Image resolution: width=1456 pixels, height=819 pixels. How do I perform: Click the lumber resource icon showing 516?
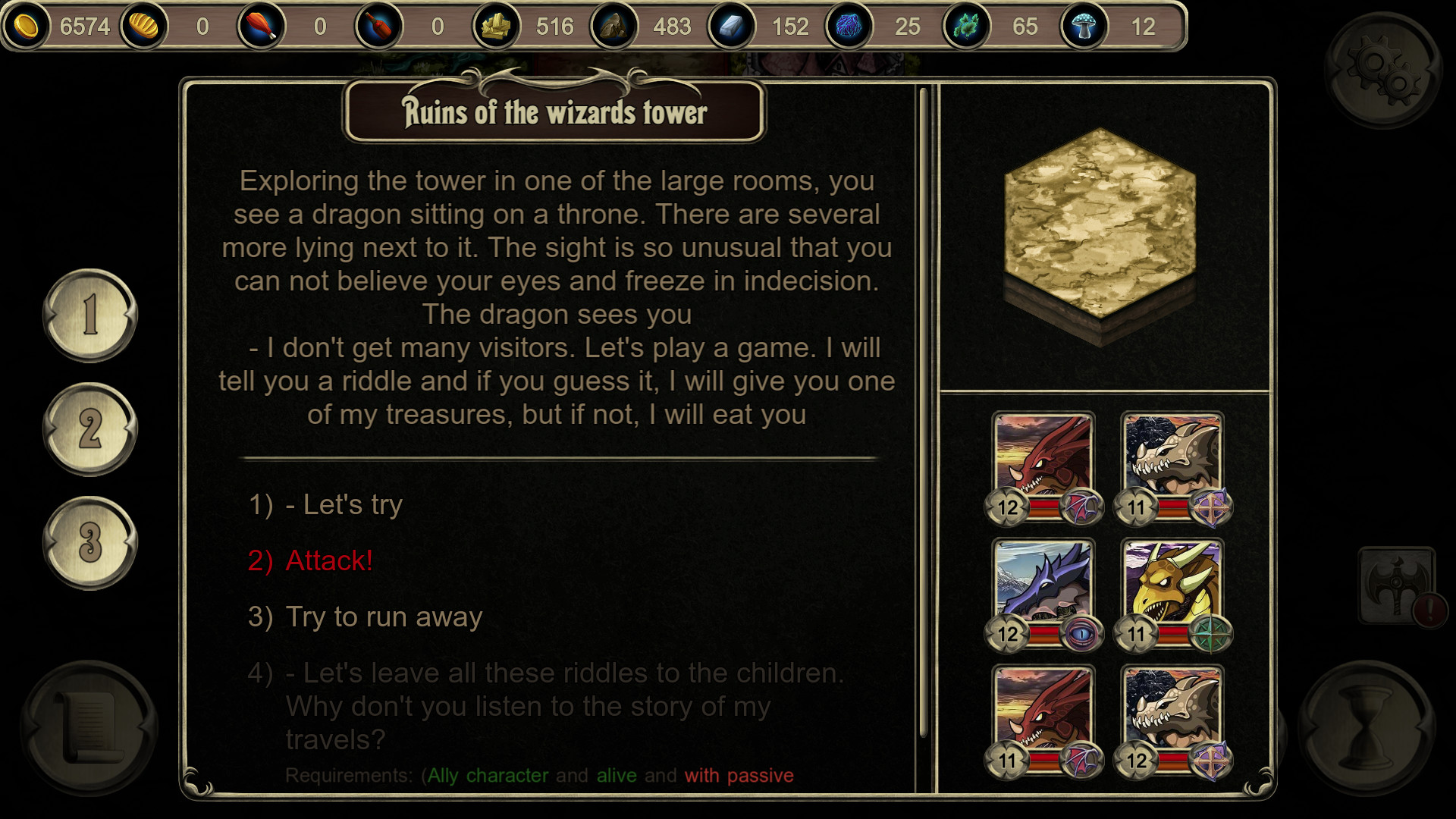(x=495, y=27)
